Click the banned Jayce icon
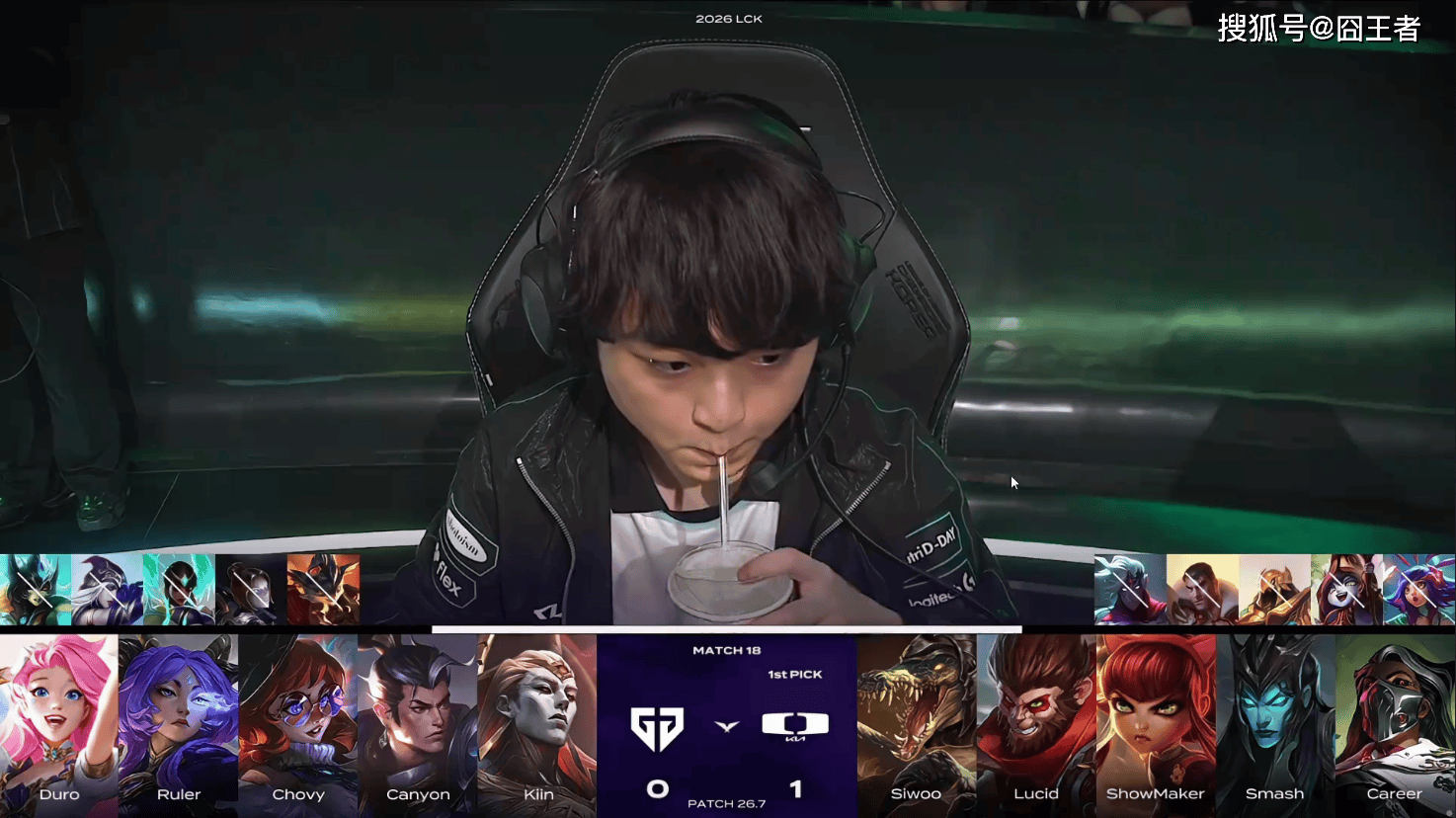The width and height of the screenshot is (1456, 818). [x=1202, y=590]
